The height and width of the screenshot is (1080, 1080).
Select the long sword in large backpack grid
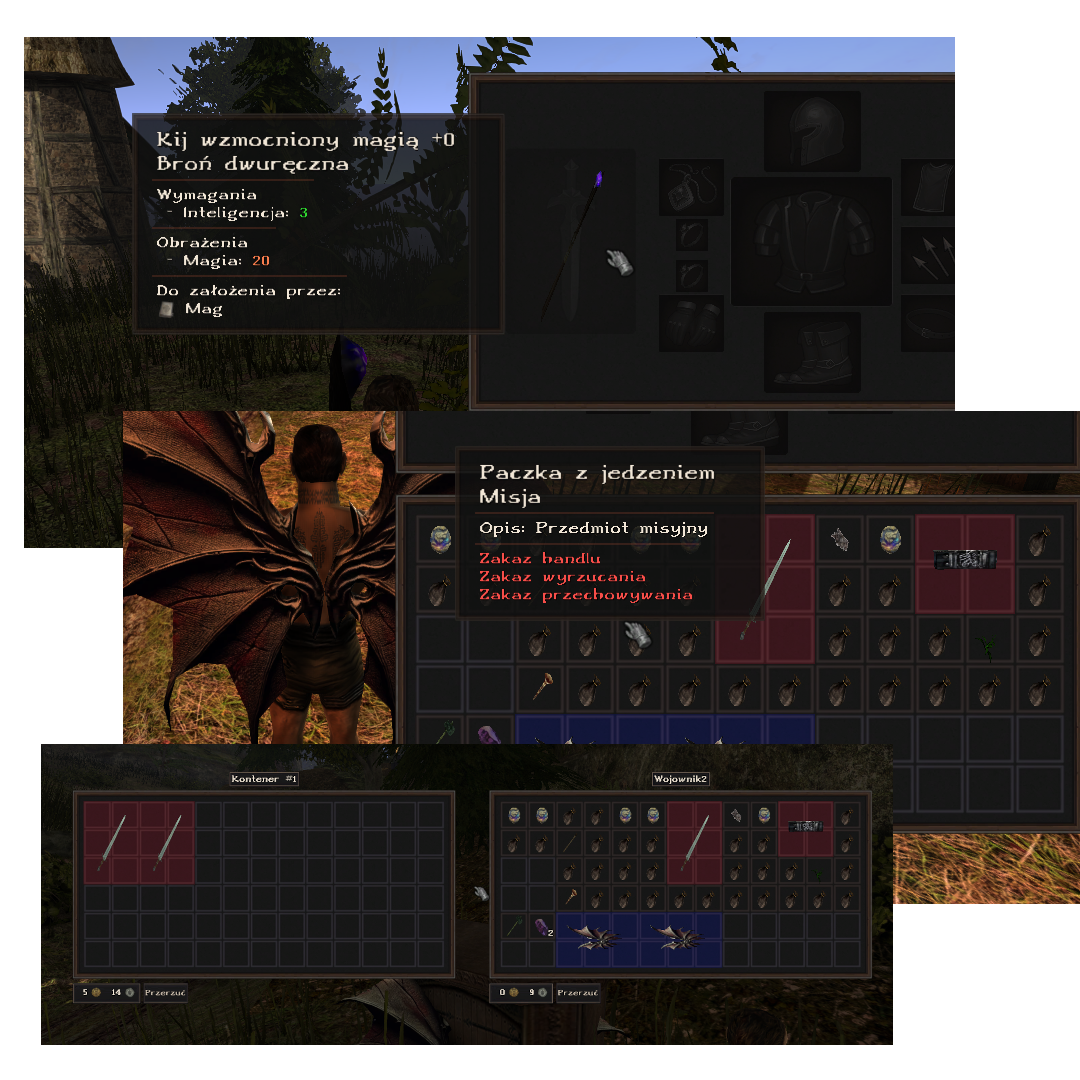click(767, 590)
